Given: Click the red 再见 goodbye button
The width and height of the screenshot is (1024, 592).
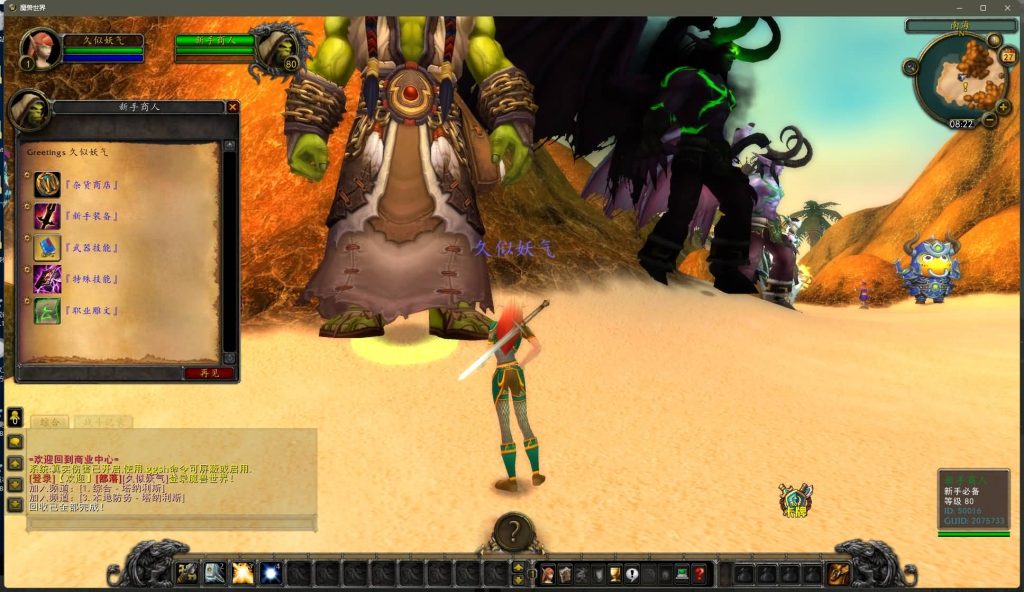Looking at the screenshot, I should coord(209,373).
